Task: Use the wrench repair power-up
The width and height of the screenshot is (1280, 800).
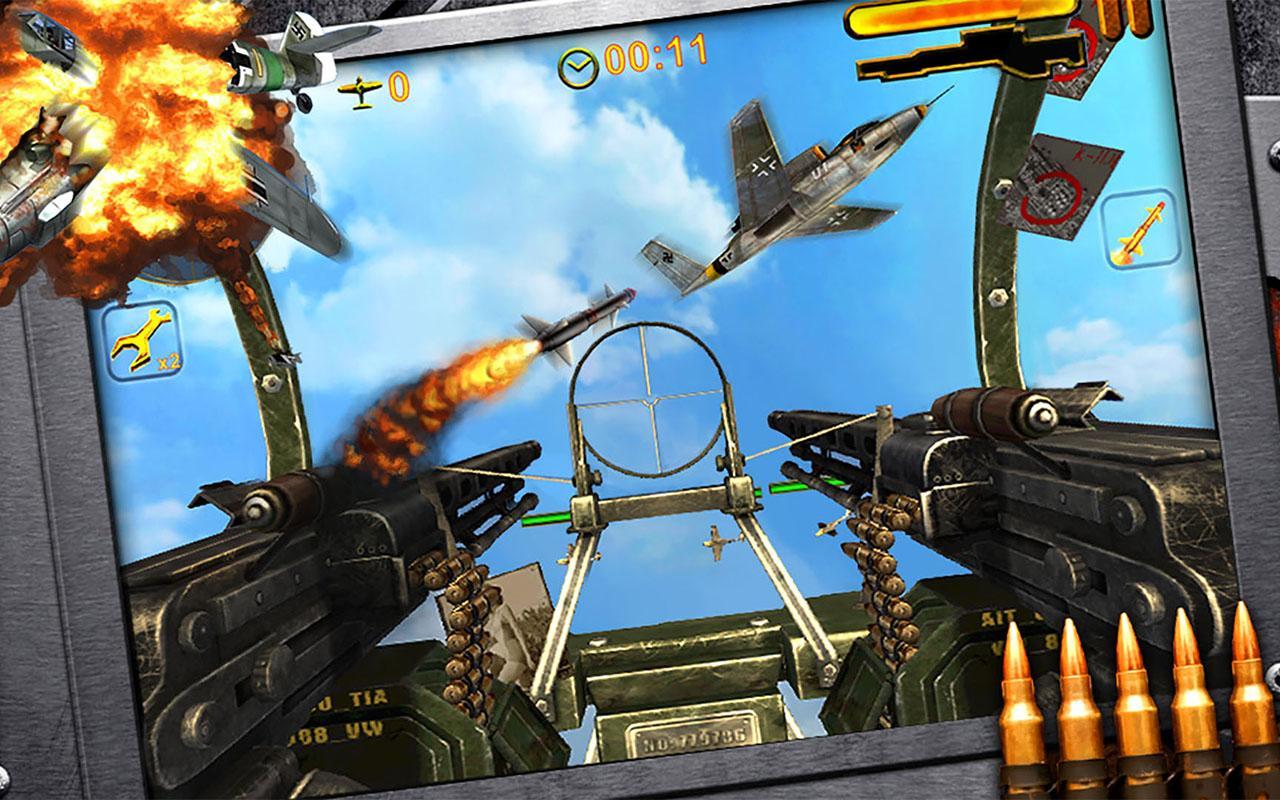Action: (142, 341)
